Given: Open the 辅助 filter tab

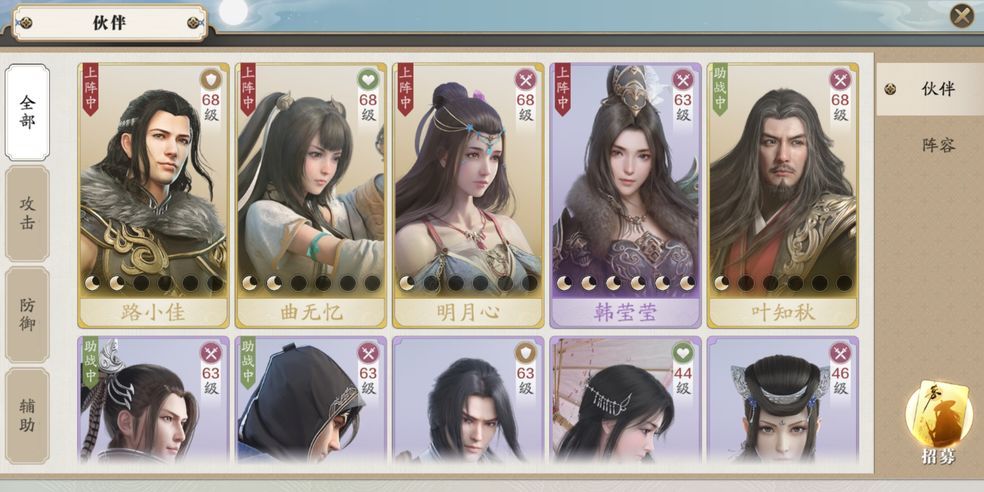Looking at the screenshot, I should (27, 415).
